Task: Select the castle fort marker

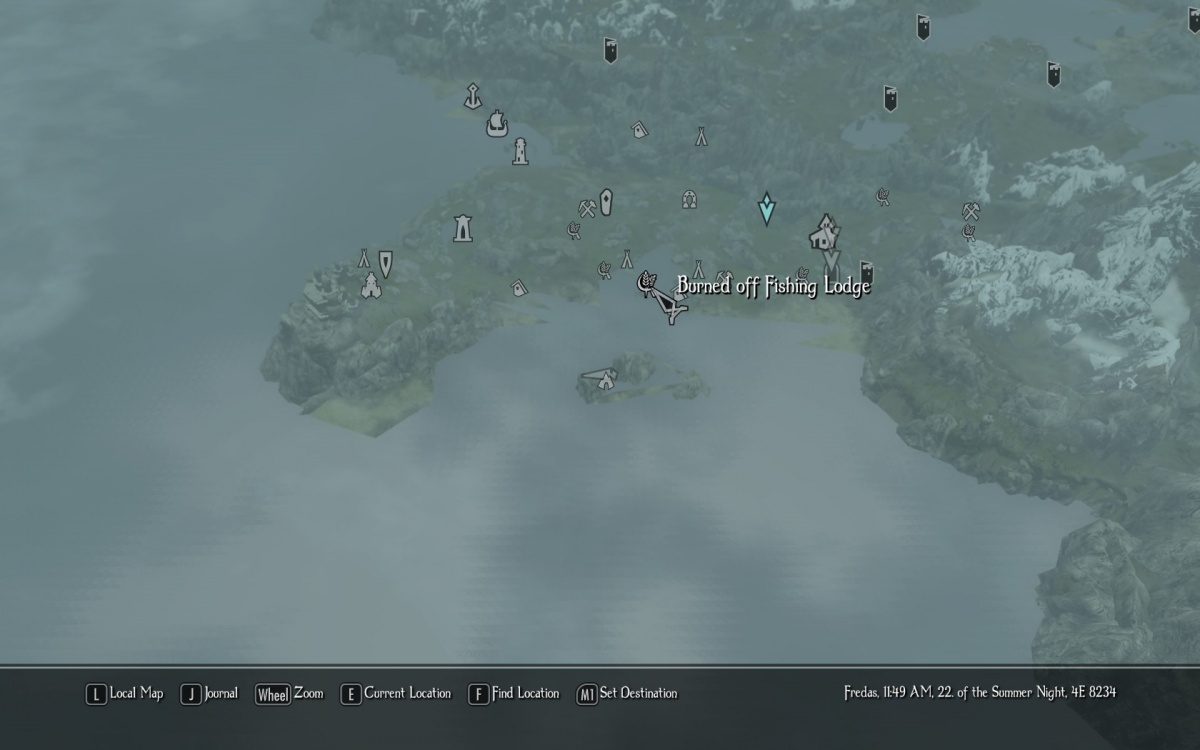Action: (371, 287)
